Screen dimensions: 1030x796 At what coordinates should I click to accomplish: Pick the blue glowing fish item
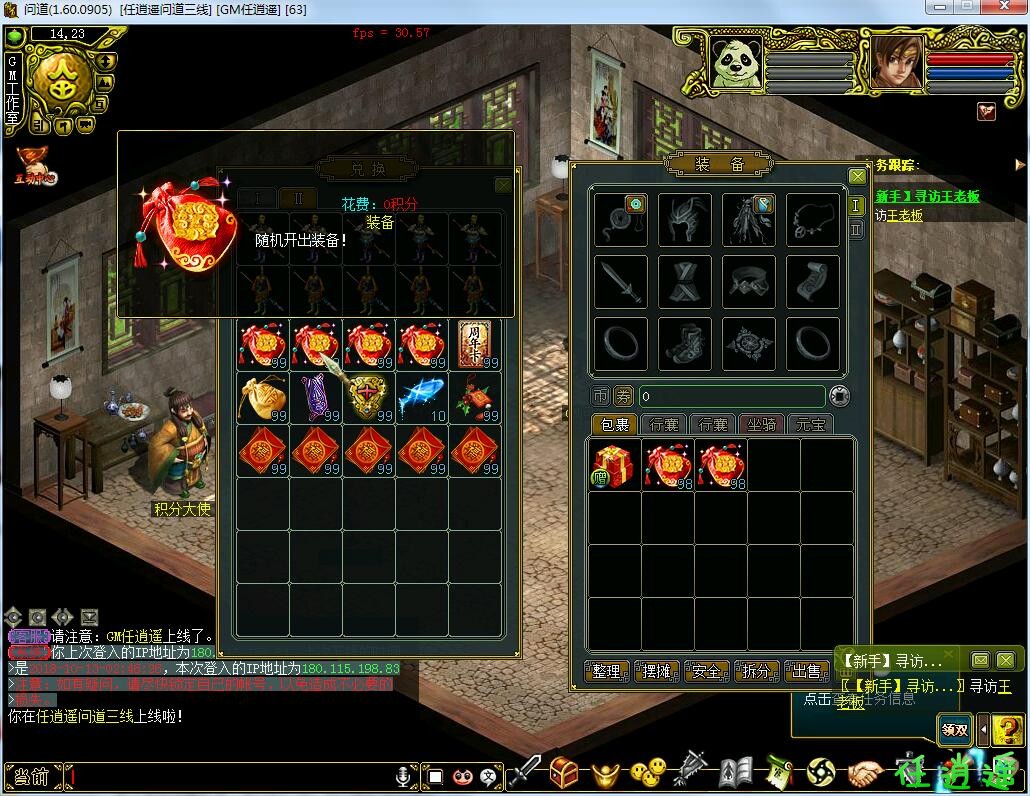423,397
